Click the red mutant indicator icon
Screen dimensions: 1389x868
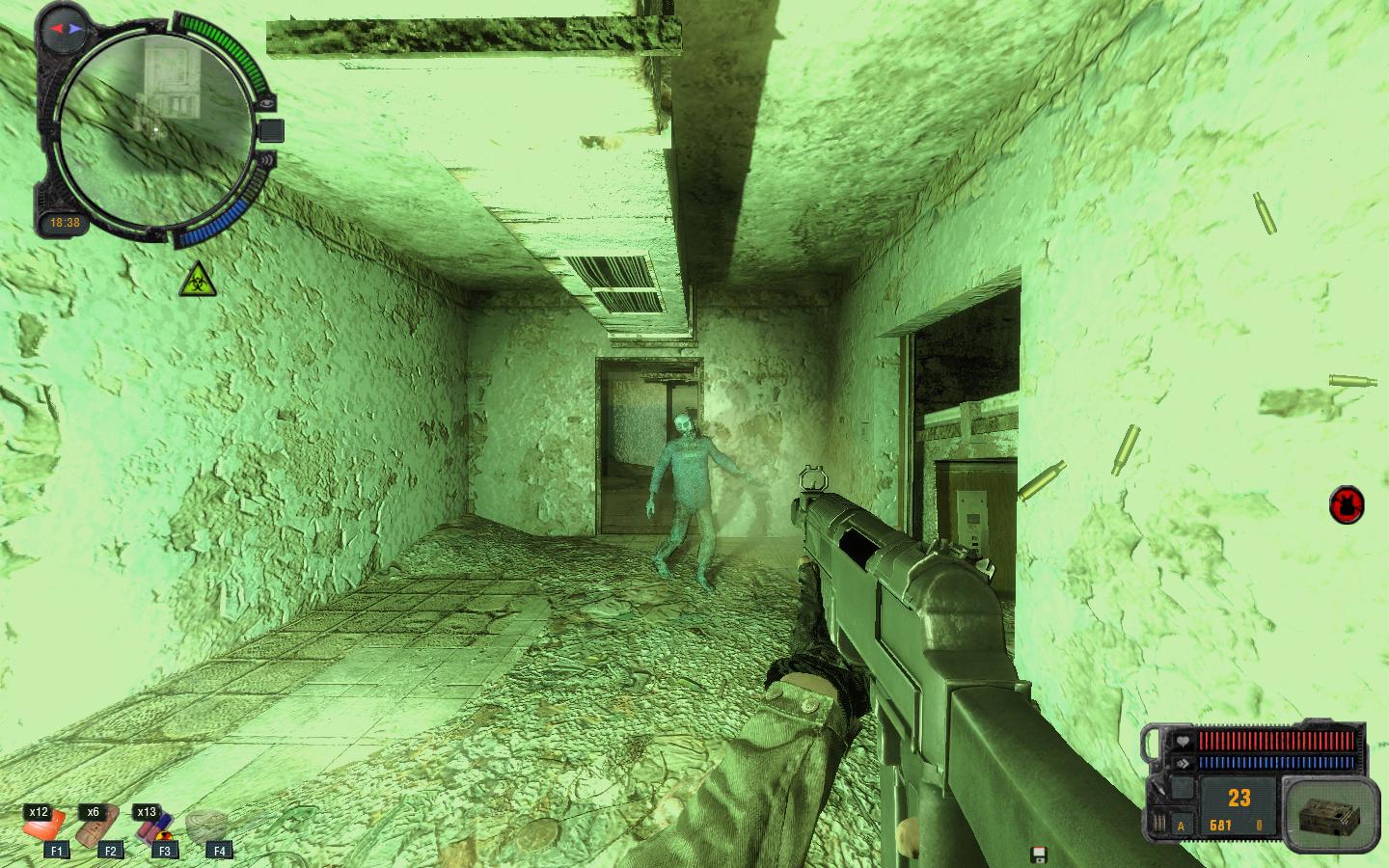(1347, 504)
